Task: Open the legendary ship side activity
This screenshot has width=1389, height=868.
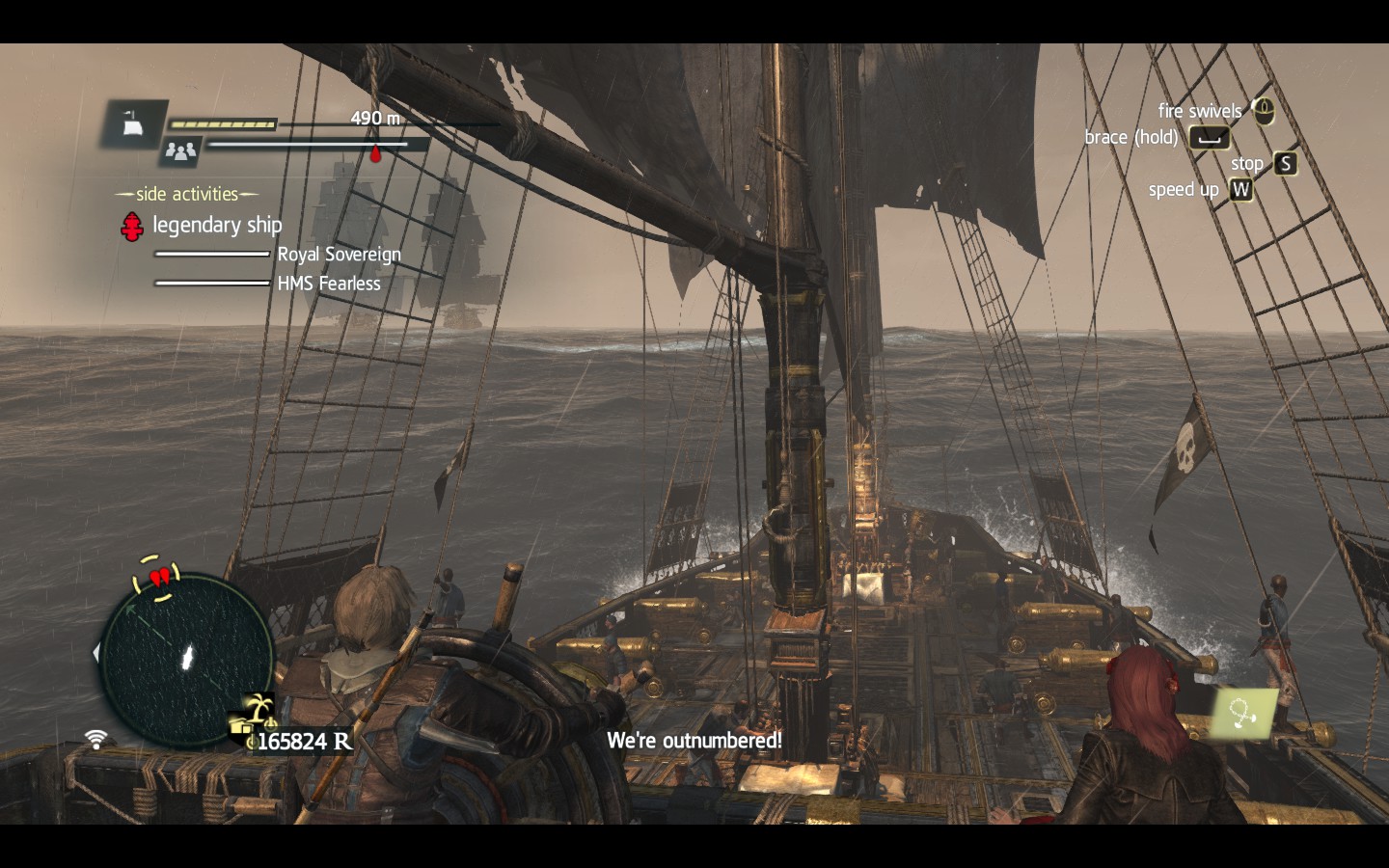Action: point(216,225)
